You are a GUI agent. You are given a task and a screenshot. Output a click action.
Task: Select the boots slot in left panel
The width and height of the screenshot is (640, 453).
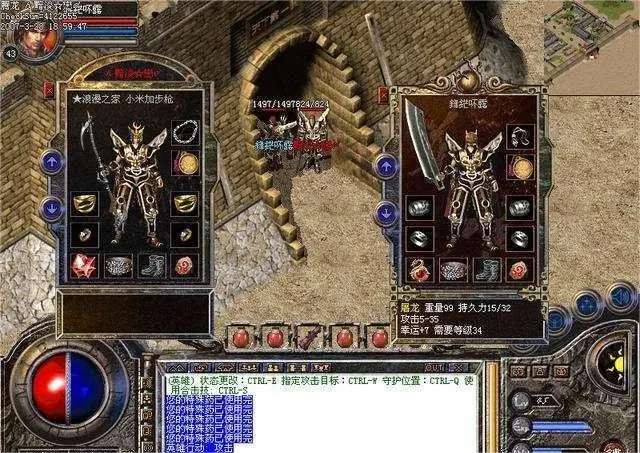(151, 266)
